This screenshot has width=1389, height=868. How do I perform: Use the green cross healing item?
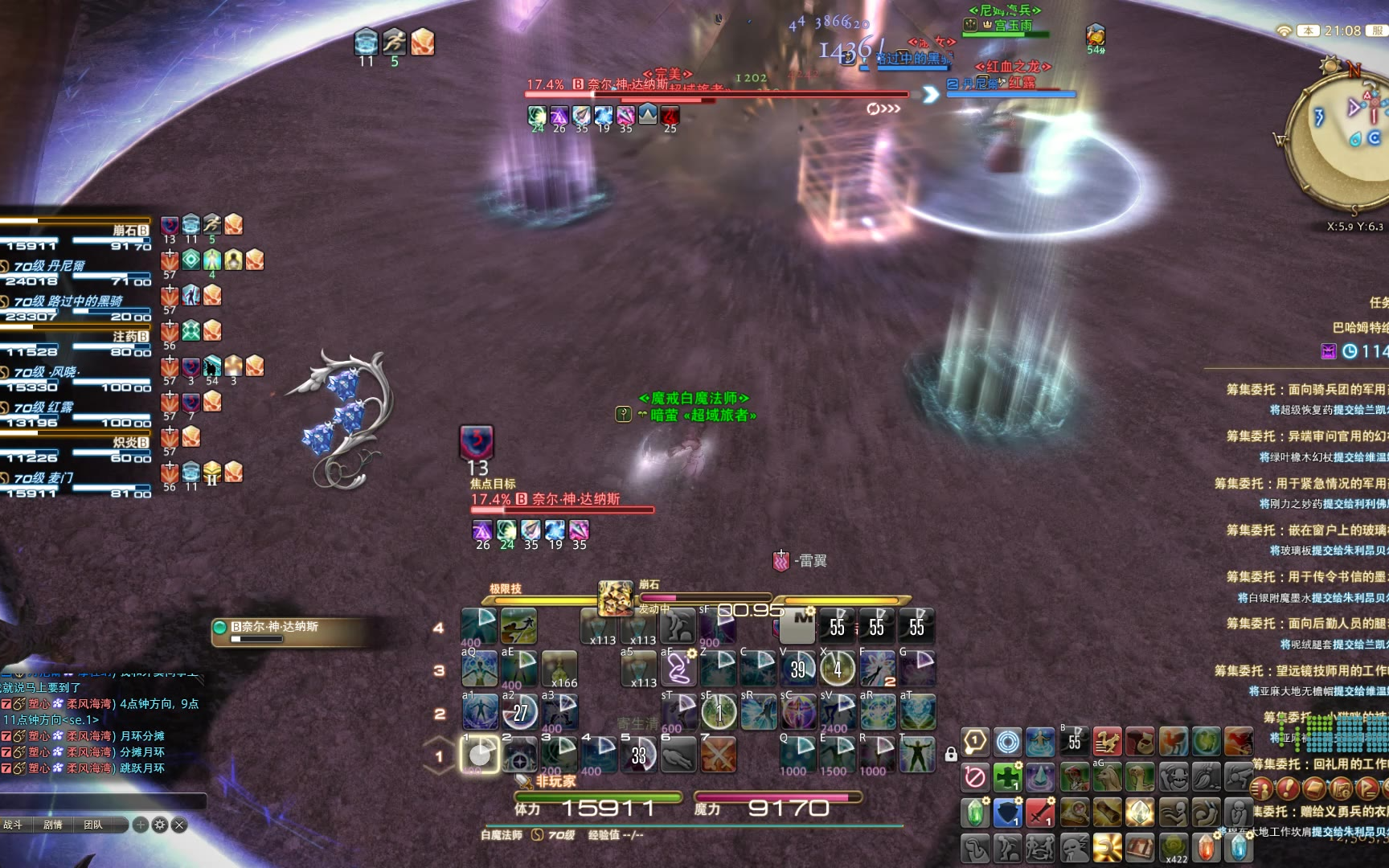[1007, 777]
